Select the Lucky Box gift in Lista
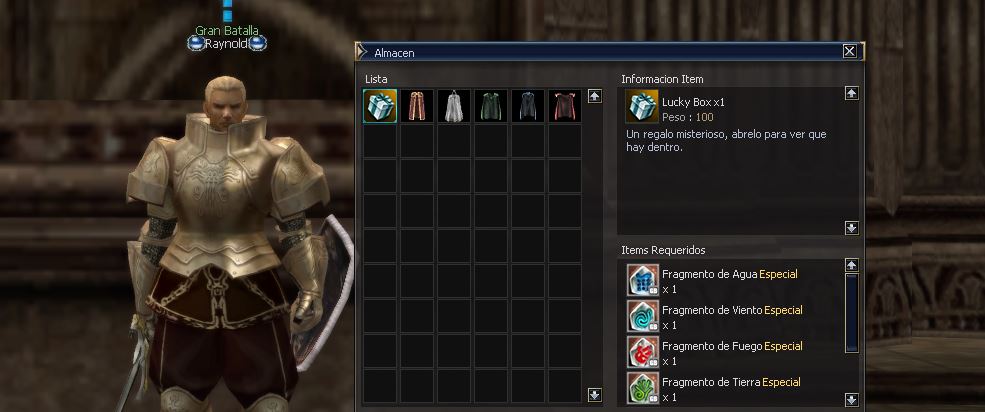This screenshot has height=412, width=985. tap(380, 106)
